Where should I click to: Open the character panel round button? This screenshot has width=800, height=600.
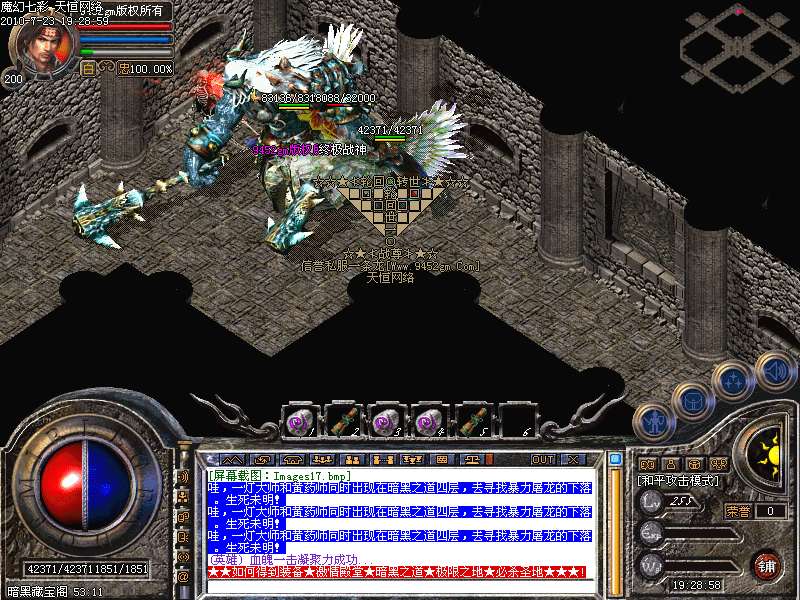tap(652, 421)
